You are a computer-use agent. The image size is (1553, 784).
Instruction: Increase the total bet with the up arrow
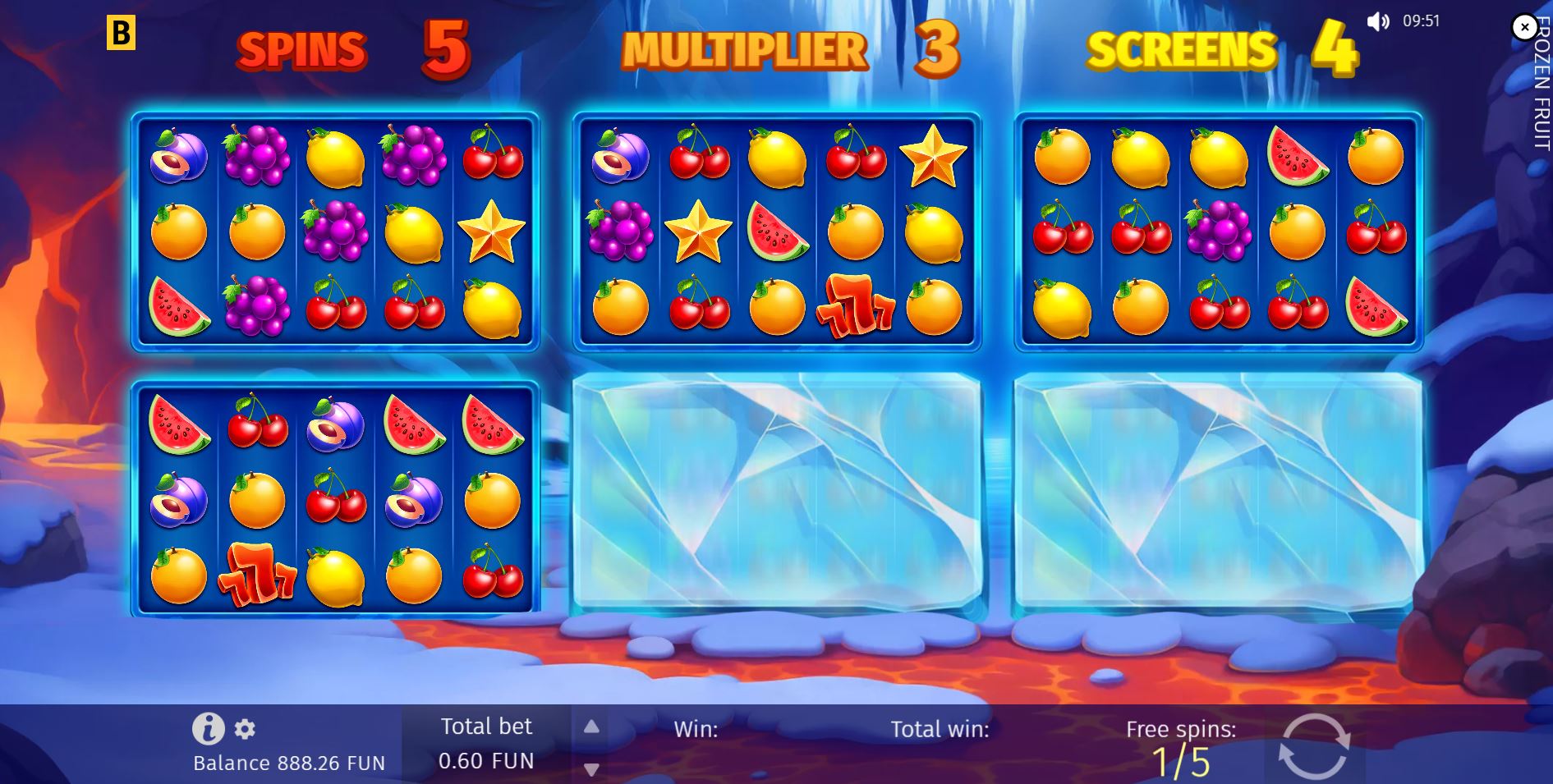591,727
